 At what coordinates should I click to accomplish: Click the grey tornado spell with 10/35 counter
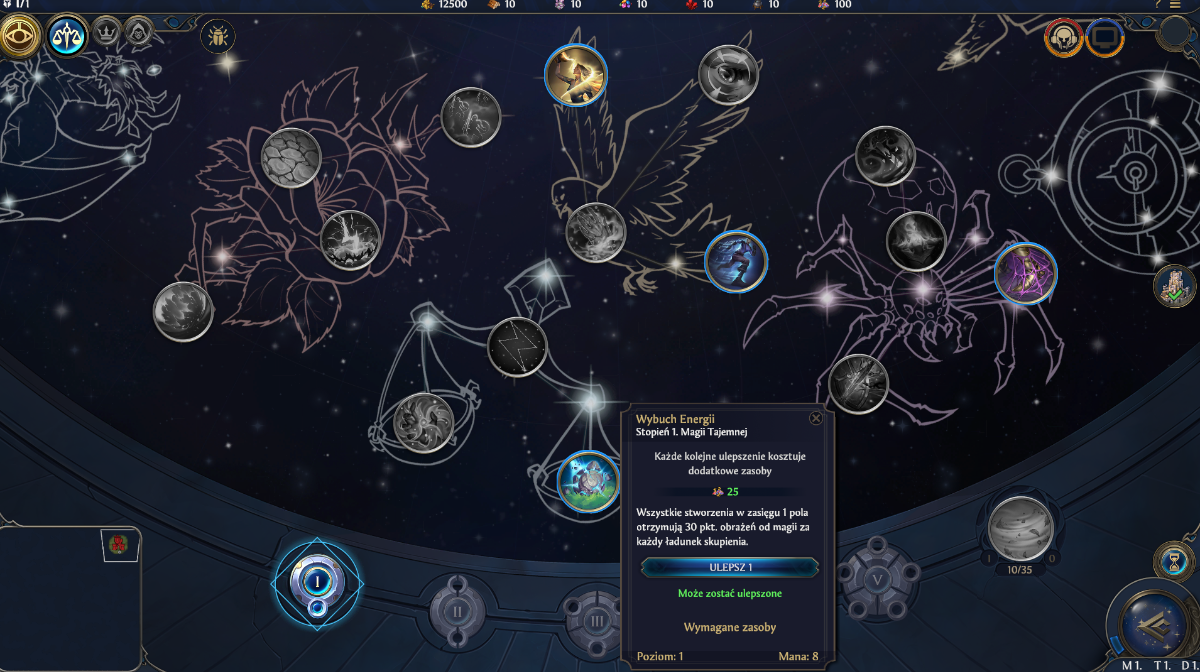(1020, 528)
